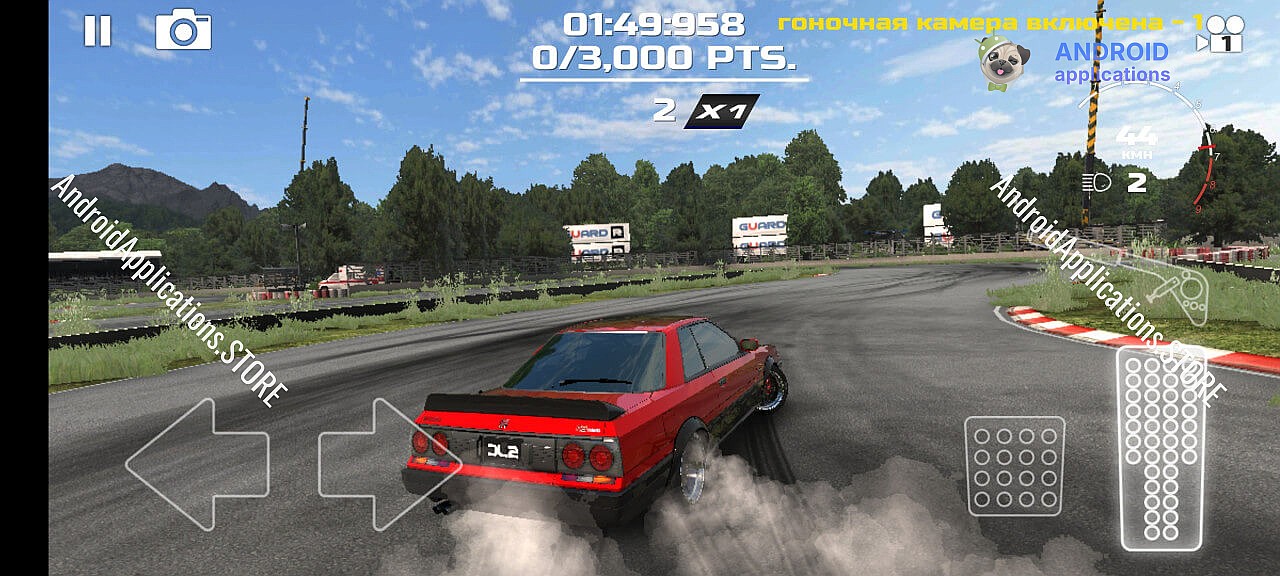
Task: Tap the brake pedal
Action: pos(1014,466)
